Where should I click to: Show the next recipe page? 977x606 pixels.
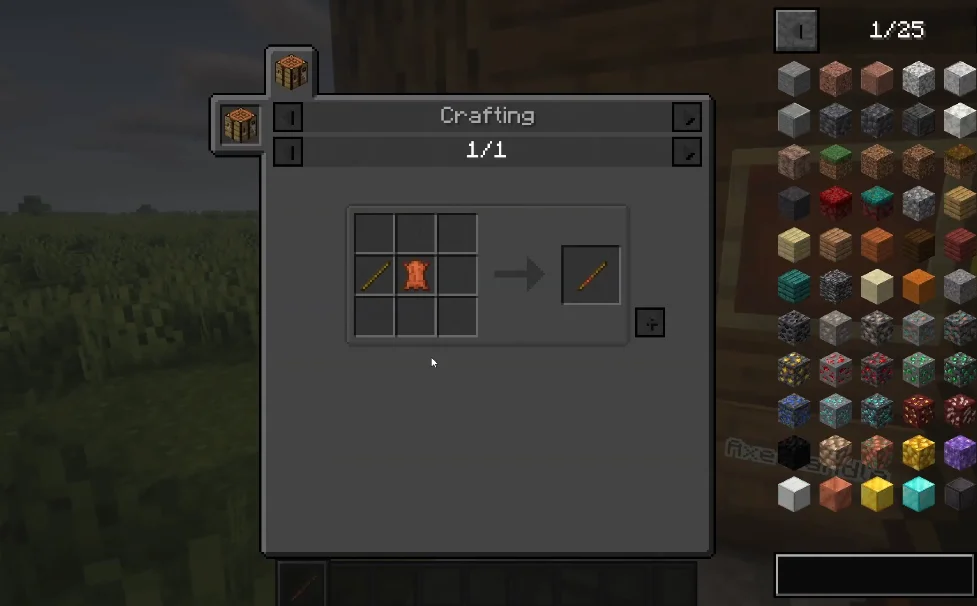point(686,152)
